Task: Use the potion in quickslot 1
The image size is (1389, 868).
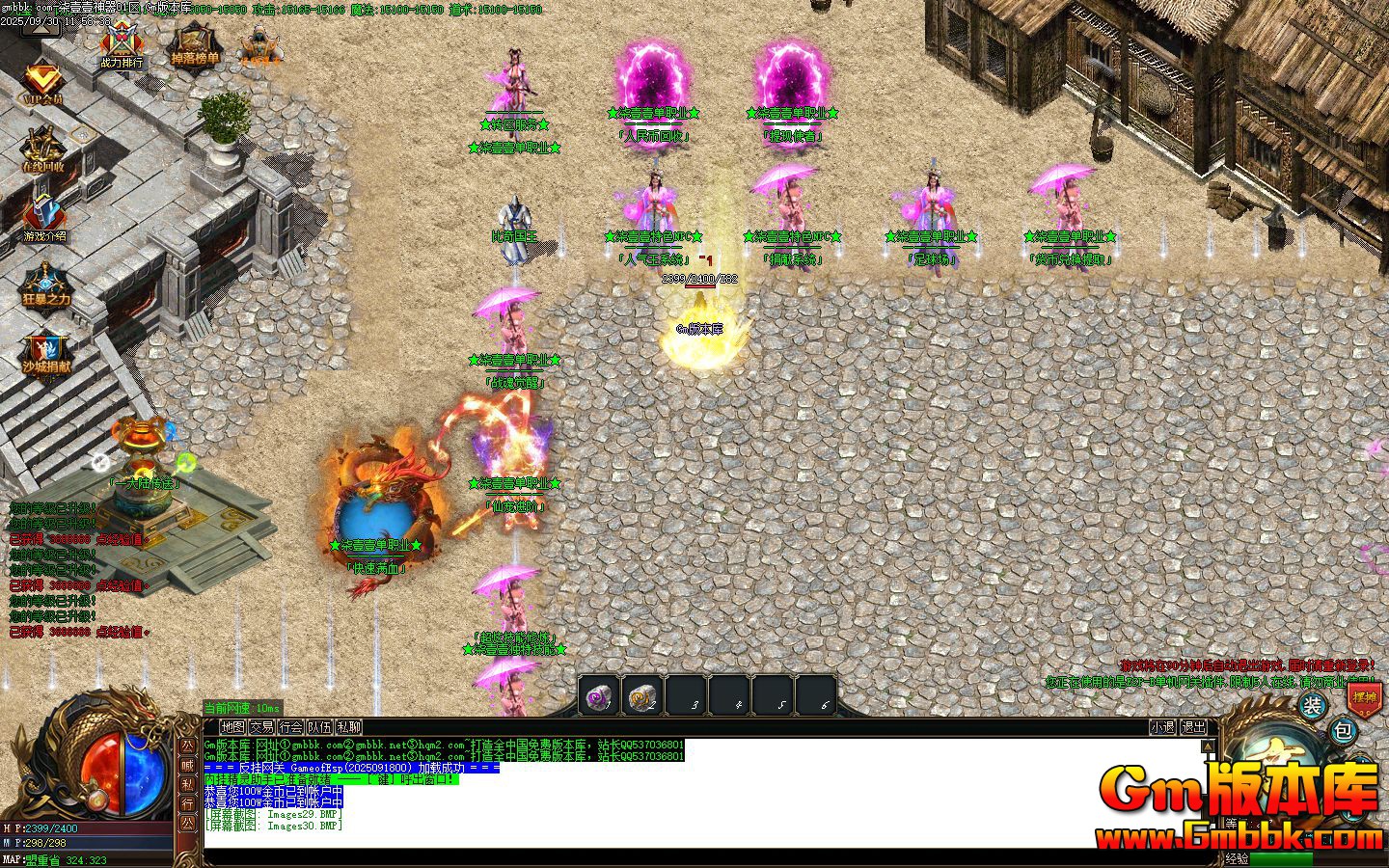Action: click(x=598, y=698)
